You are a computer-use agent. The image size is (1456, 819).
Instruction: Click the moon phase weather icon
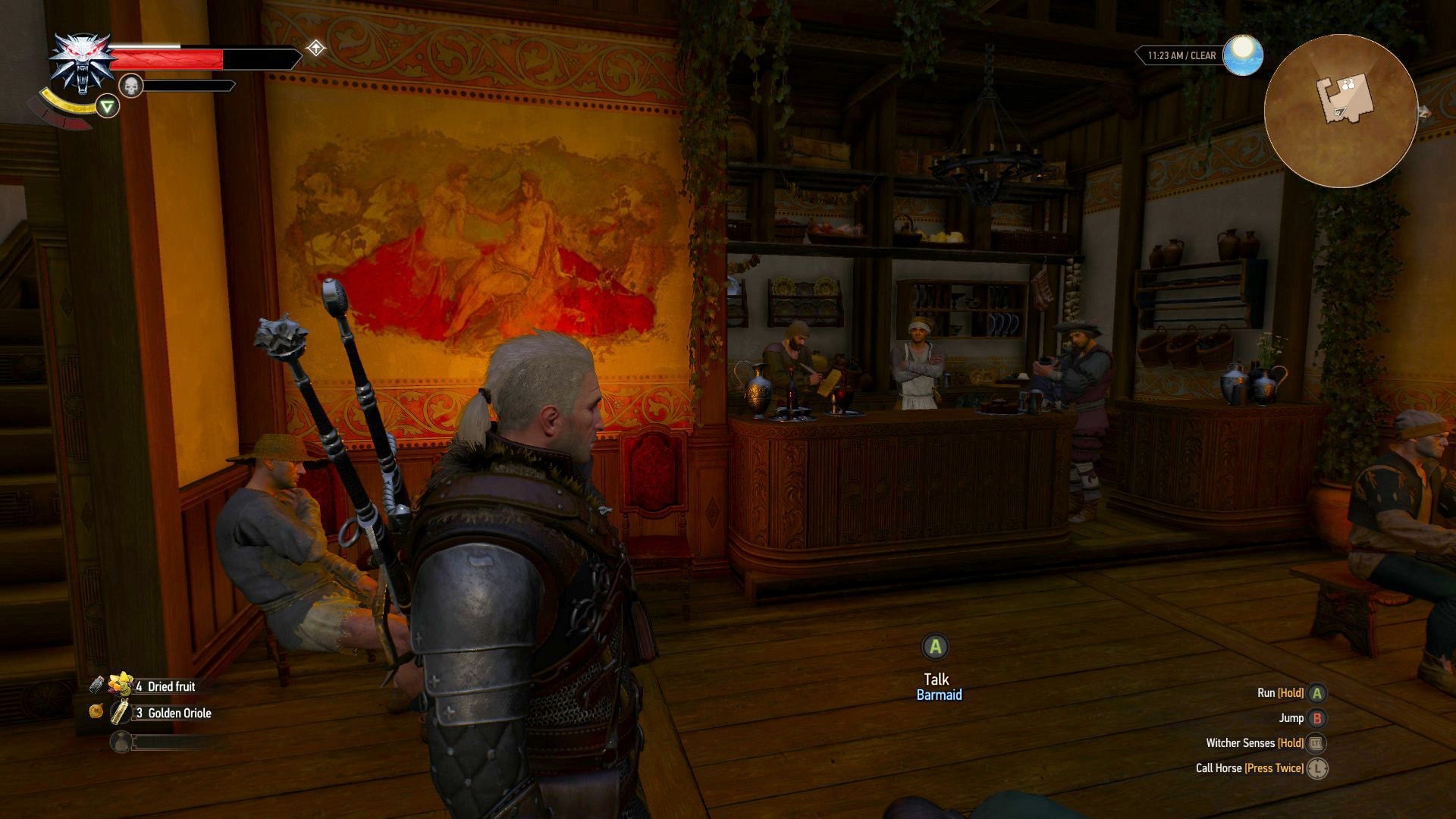tap(1244, 55)
